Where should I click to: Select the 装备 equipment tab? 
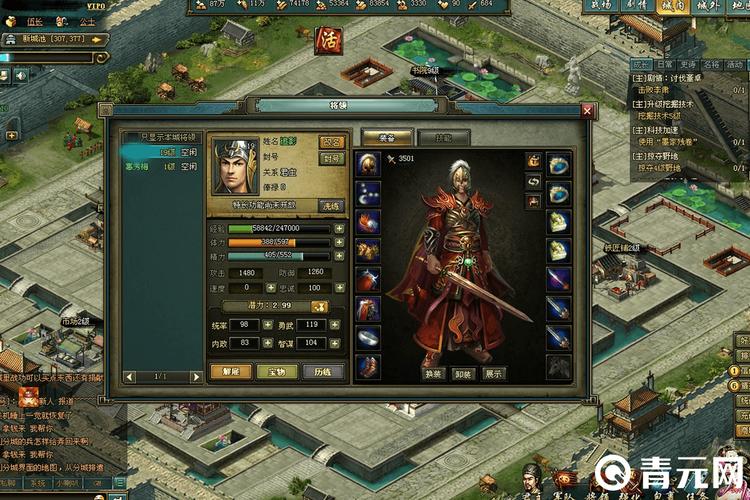(x=387, y=138)
